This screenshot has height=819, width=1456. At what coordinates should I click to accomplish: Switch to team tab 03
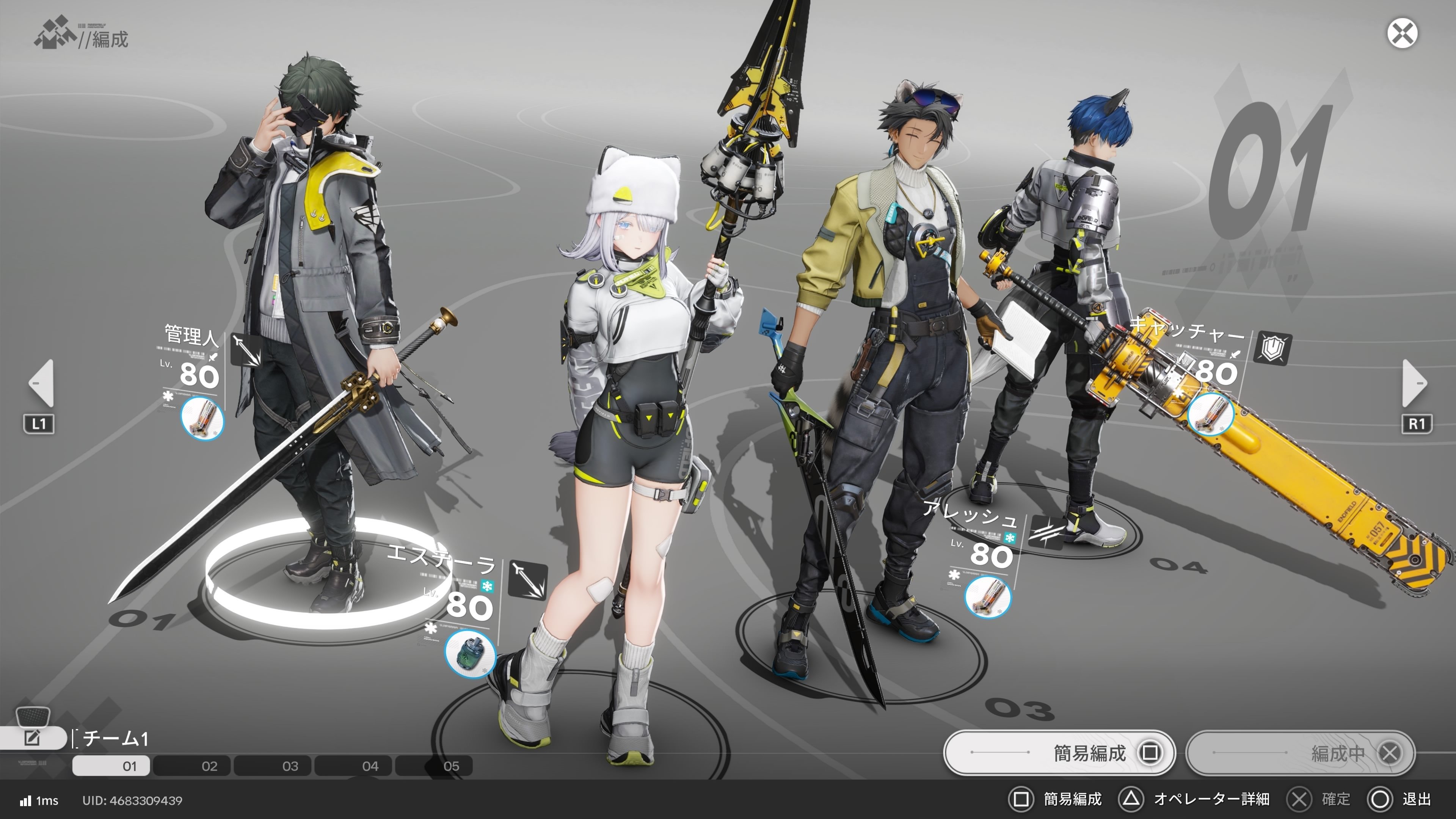[290, 766]
